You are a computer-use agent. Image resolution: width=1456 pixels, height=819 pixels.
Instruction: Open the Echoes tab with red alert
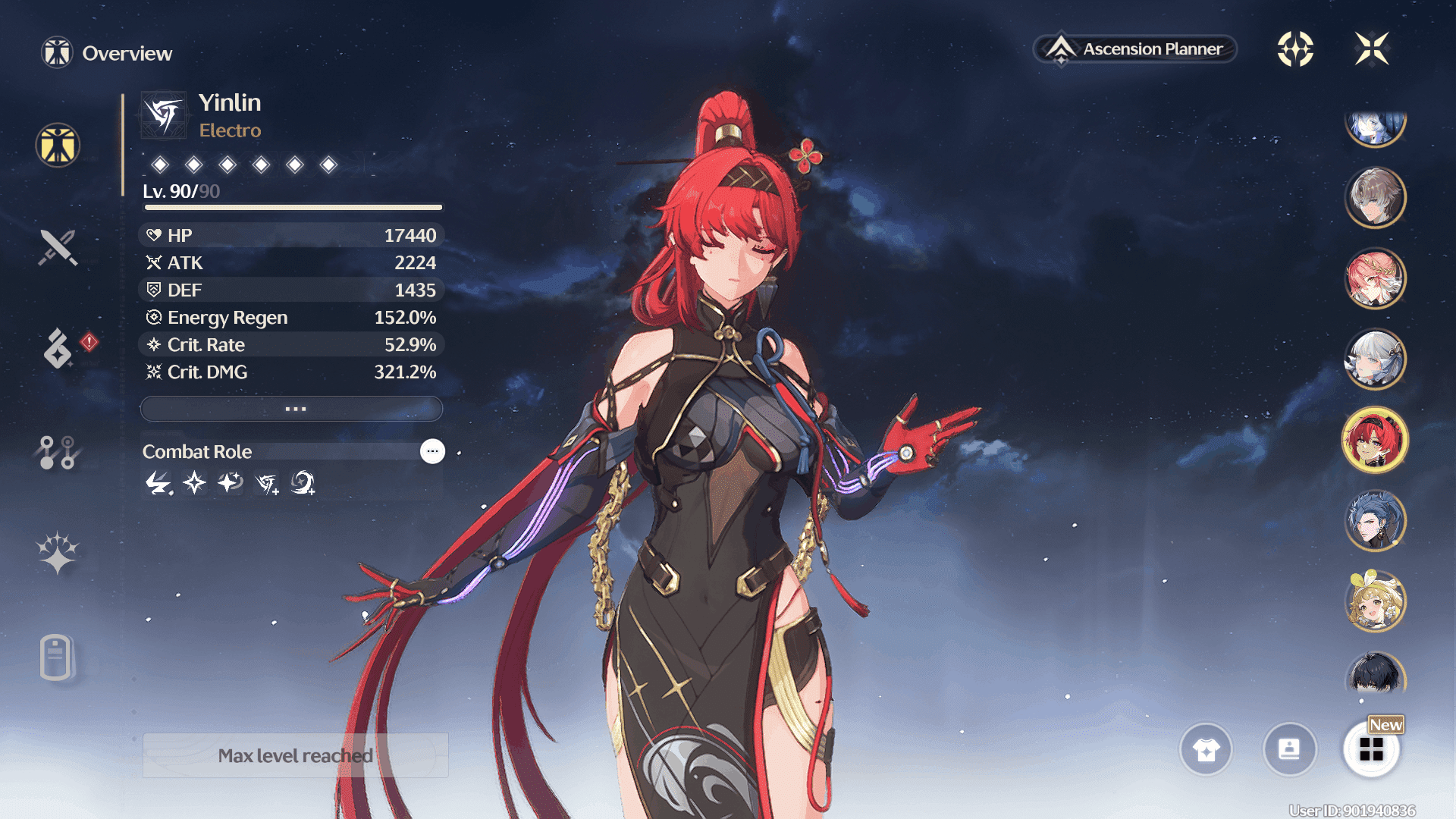58,349
